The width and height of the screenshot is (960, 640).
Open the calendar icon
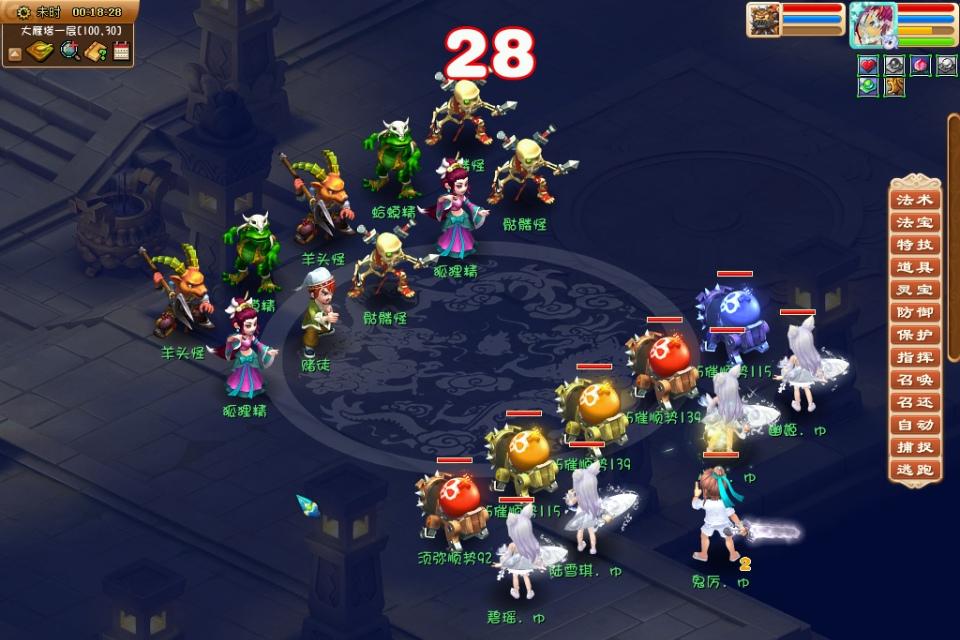click(x=122, y=51)
